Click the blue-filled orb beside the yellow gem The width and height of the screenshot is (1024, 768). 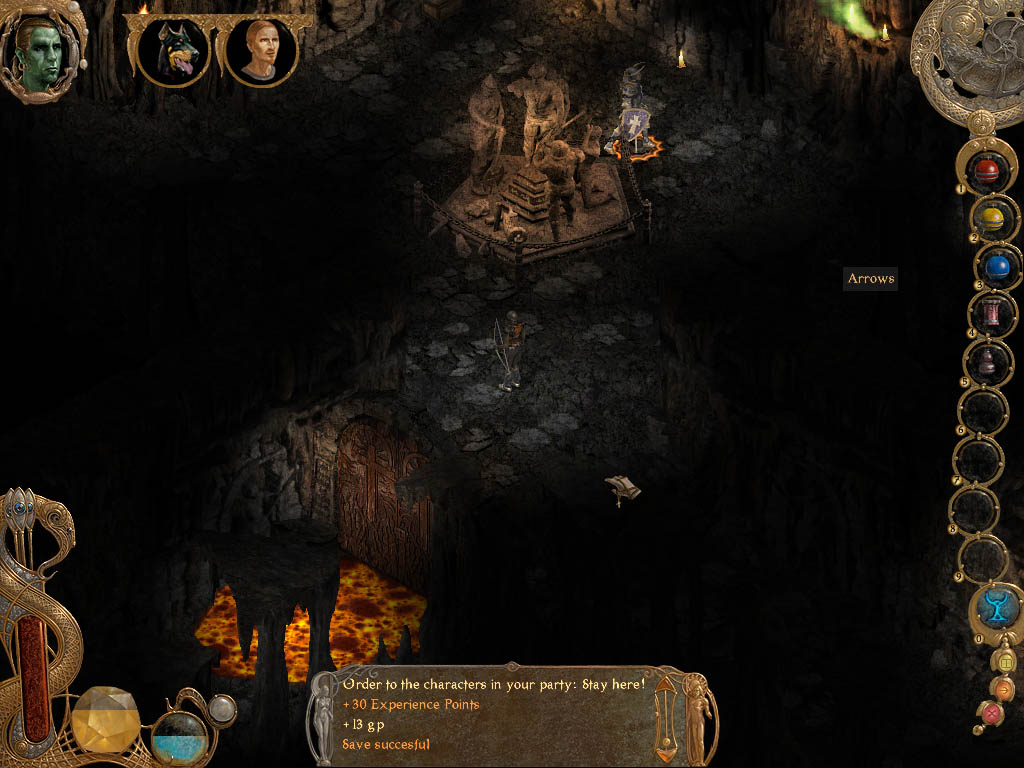coord(179,738)
